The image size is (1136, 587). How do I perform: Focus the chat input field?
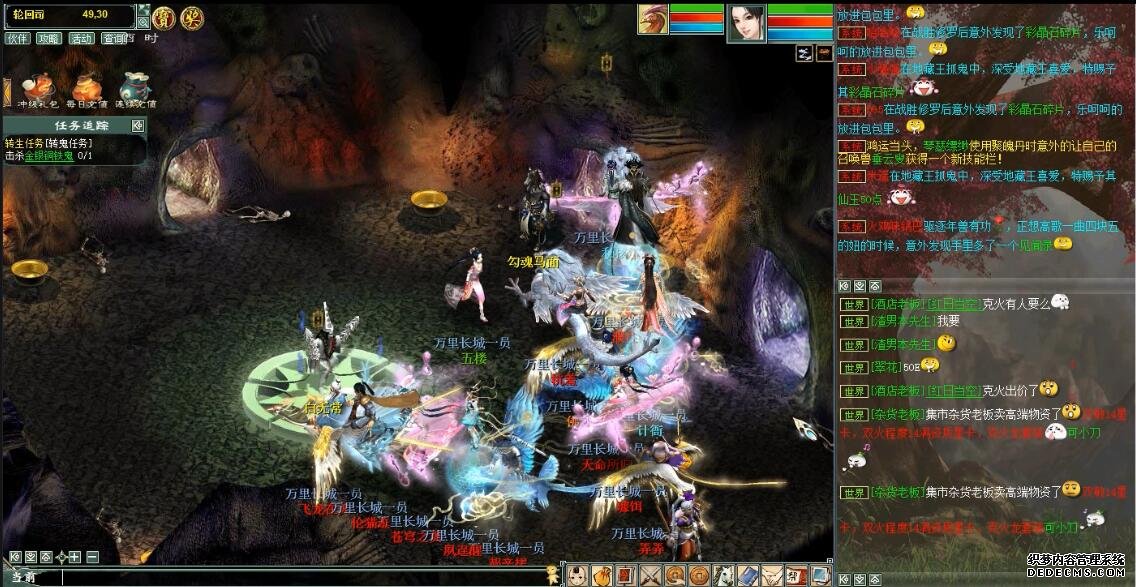click(x=300, y=577)
